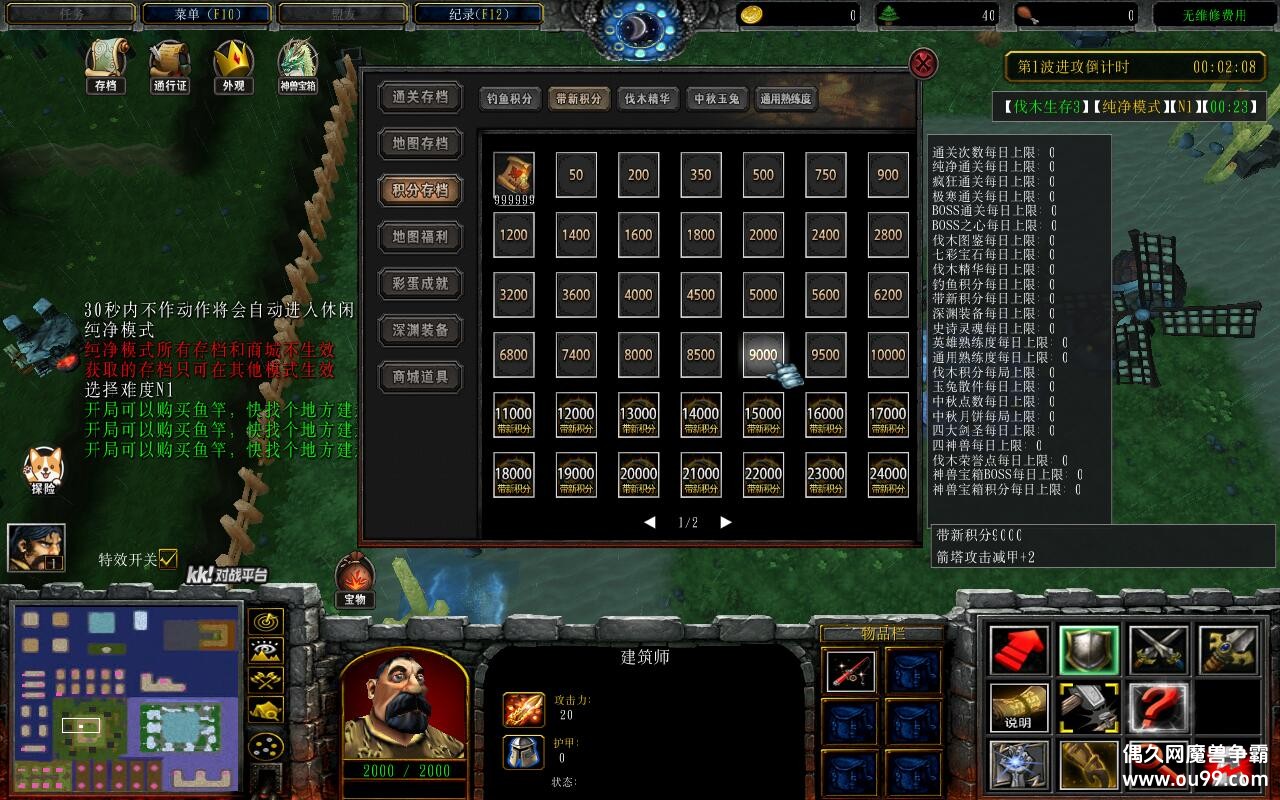1280x800 pixels.
Task: Open the 通关存档 menu section
Action: coord(420,97)
